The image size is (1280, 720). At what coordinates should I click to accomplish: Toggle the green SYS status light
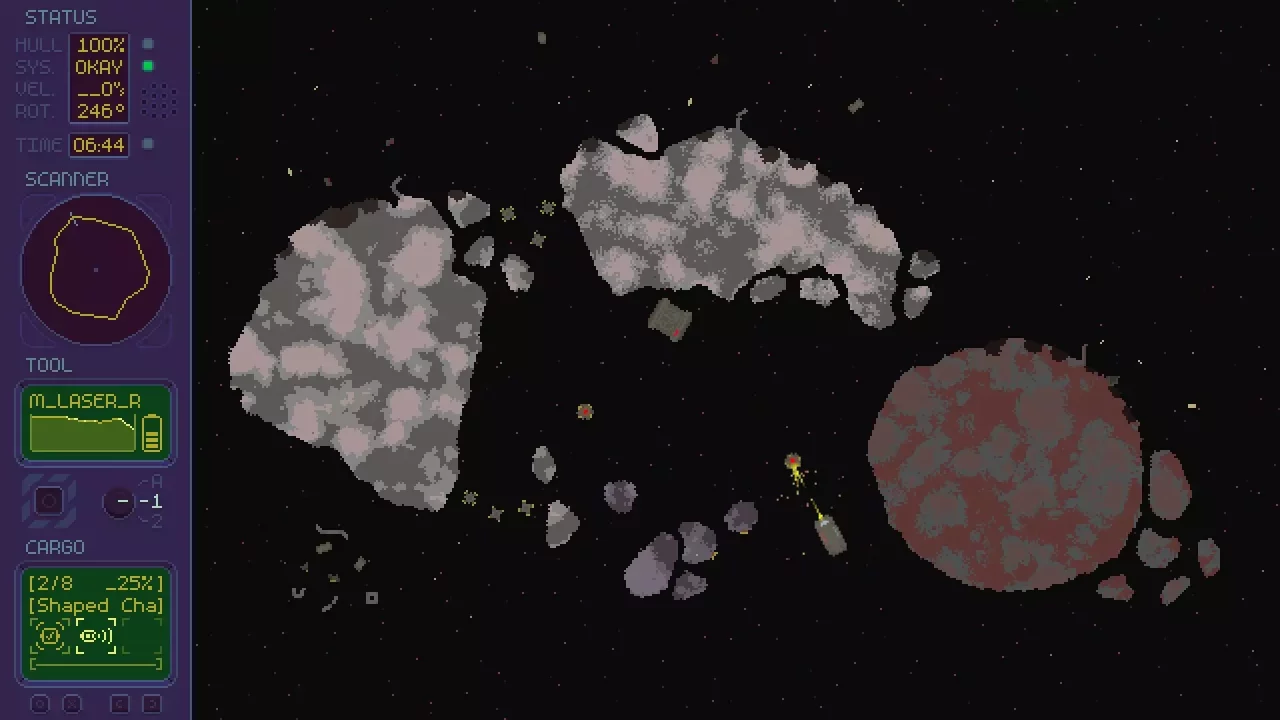click(147, 65)
